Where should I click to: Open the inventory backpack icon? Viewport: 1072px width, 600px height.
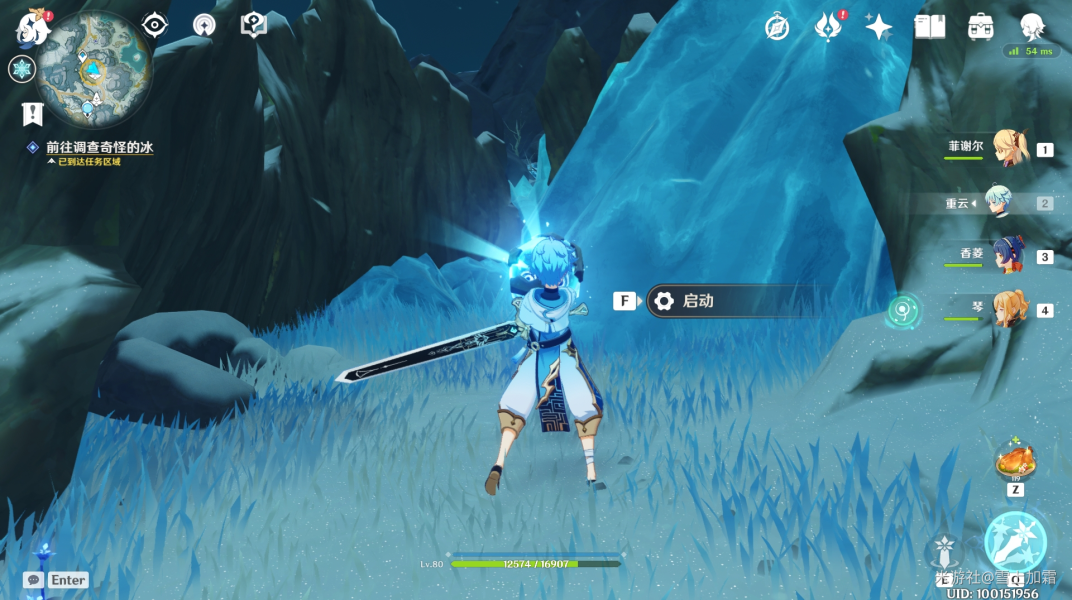point(981,27)
